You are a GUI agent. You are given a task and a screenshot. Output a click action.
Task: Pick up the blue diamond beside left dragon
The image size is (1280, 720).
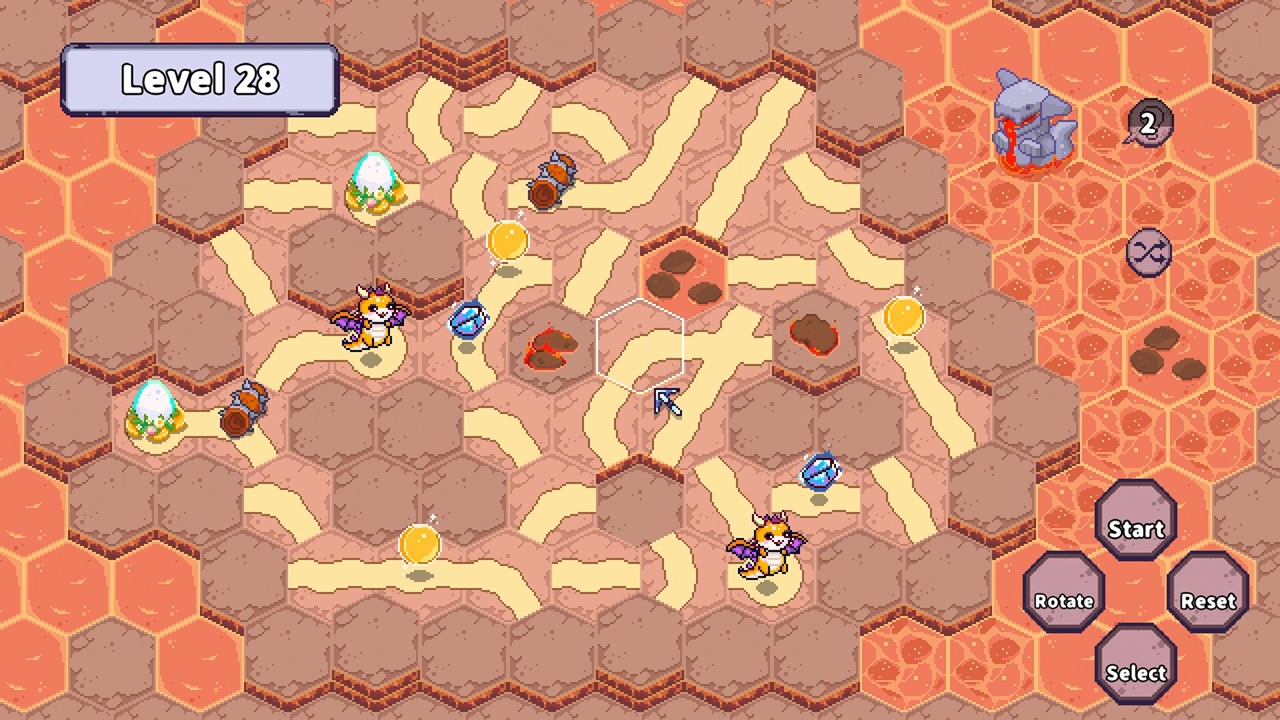tap(470, 318)
